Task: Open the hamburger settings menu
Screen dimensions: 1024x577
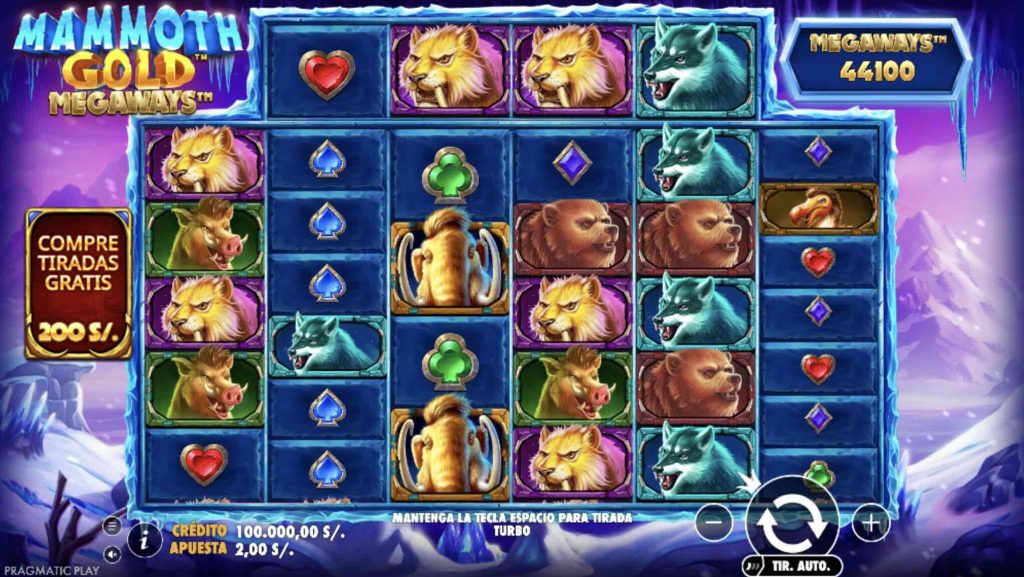Action: (x=113, y=526)
